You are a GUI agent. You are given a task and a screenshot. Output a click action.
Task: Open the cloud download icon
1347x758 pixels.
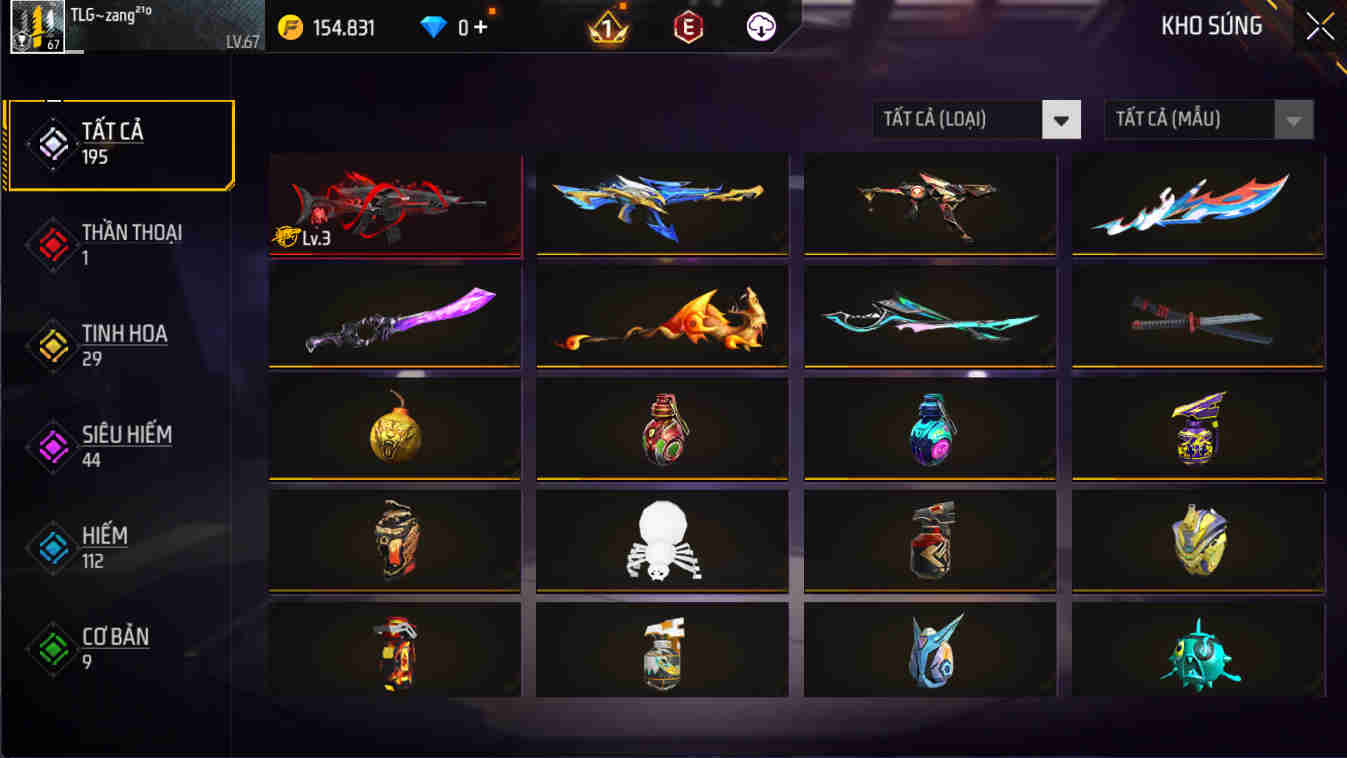pyautogui.click(x=759, y=27)
